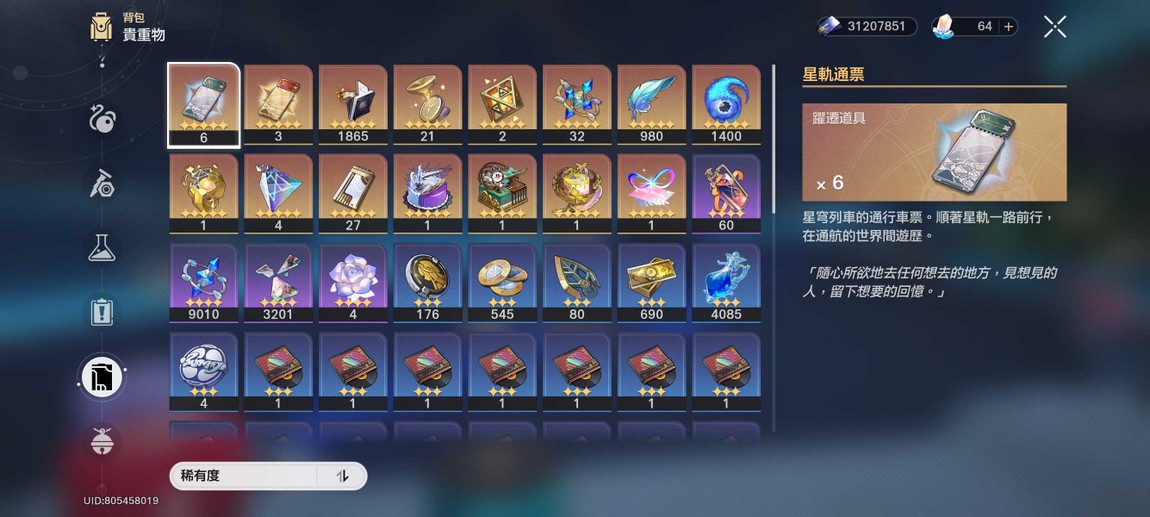Open the wrench and nut materials tab
The height and width of the screenshot is (517, 1150).
[x=101, y=184]
